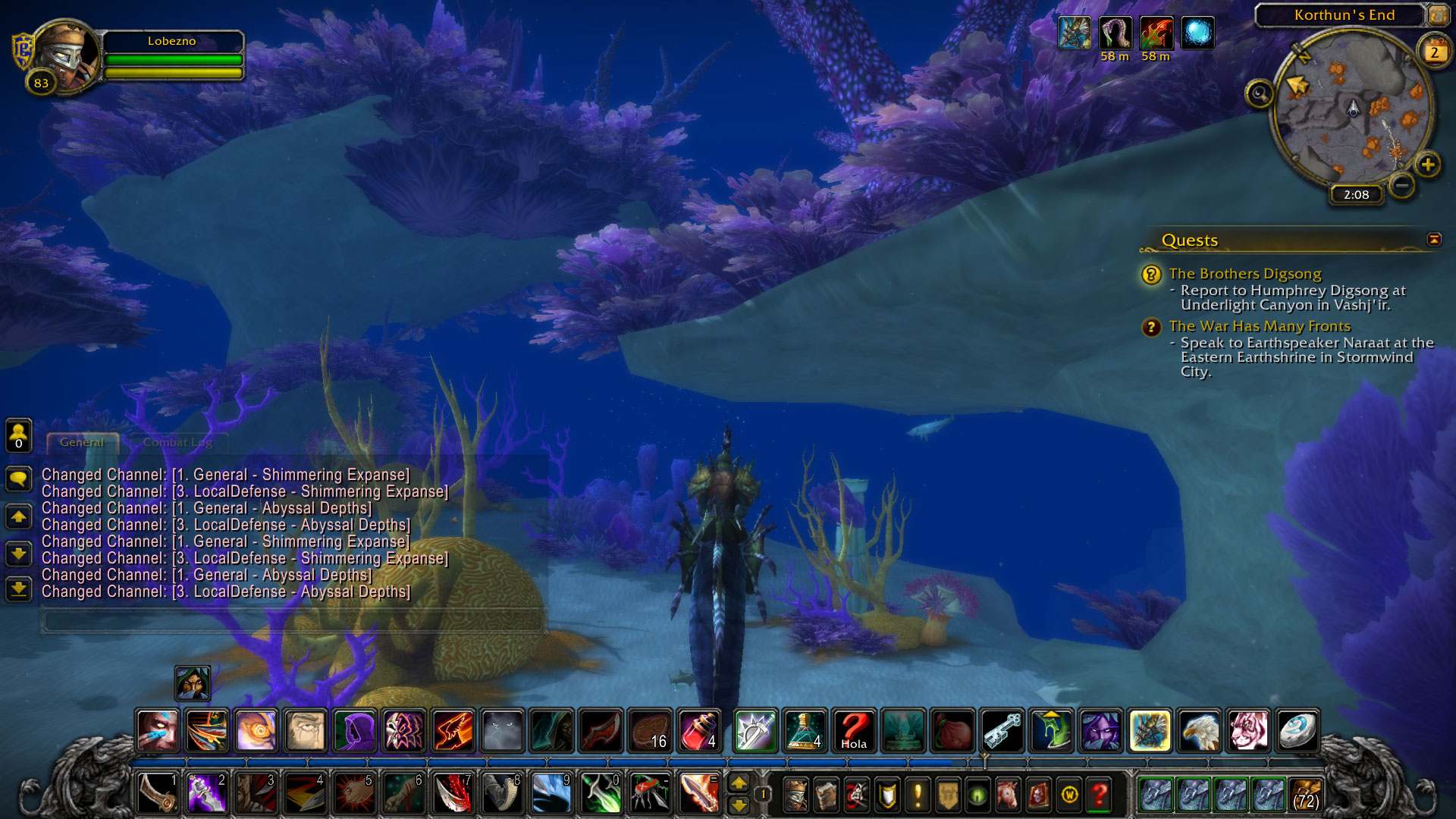Open the calendar button showing 2
The image size is (1456, 819).
[x=1434, y=52]
